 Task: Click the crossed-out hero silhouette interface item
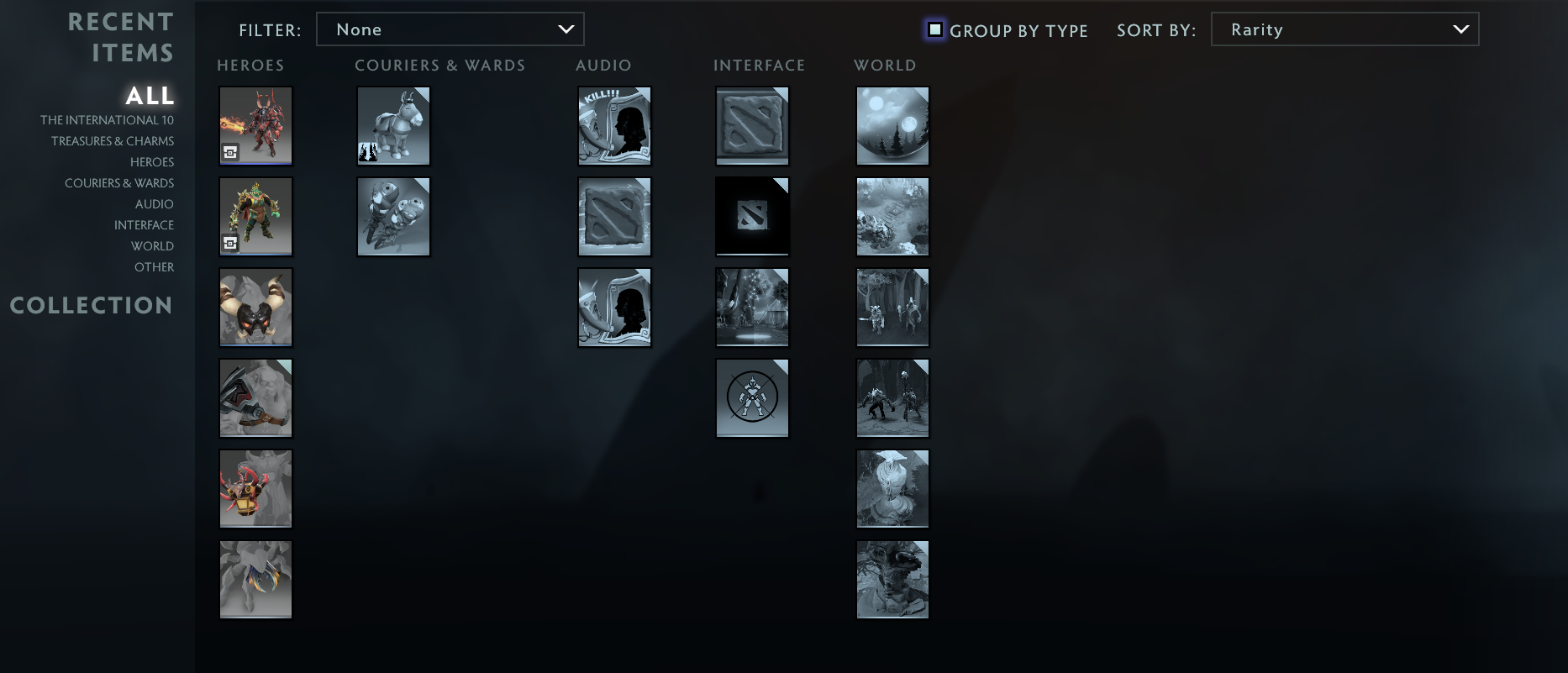pyautogui.click(x=752, y=397)
